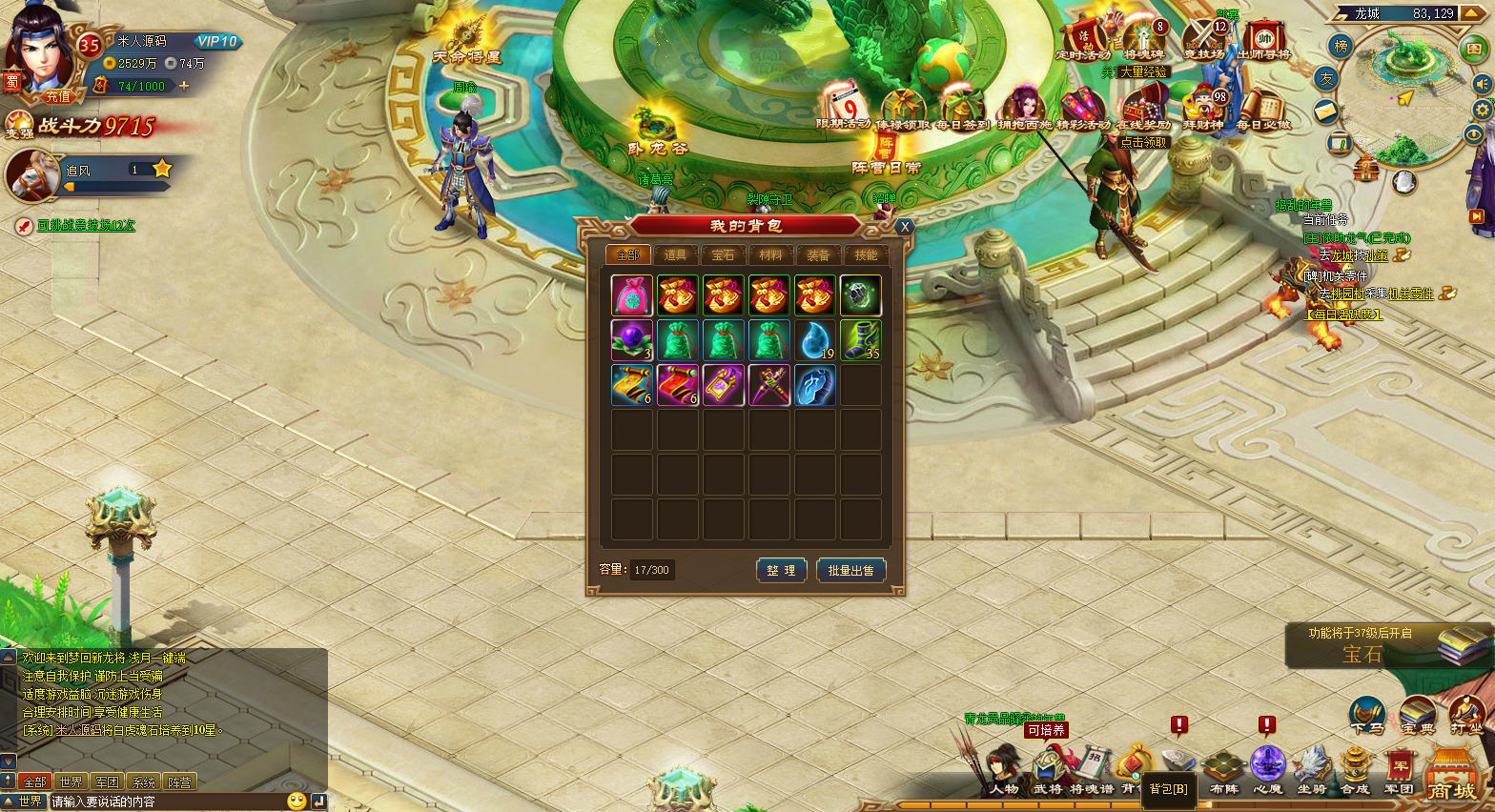The height and width of the screenshot is (812, 1495).
Task: Click the 充值 recharge button
Action: click(58, 96)
